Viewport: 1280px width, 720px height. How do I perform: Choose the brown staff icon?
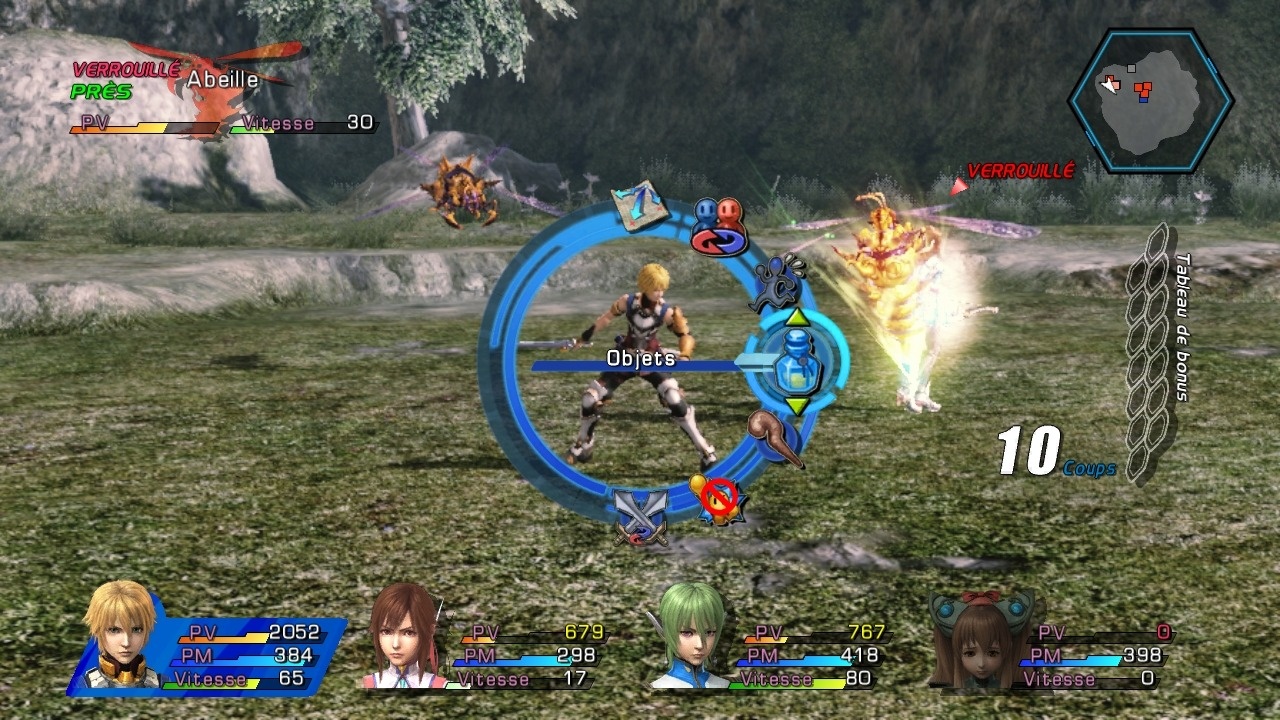click(x=776, y=436)
